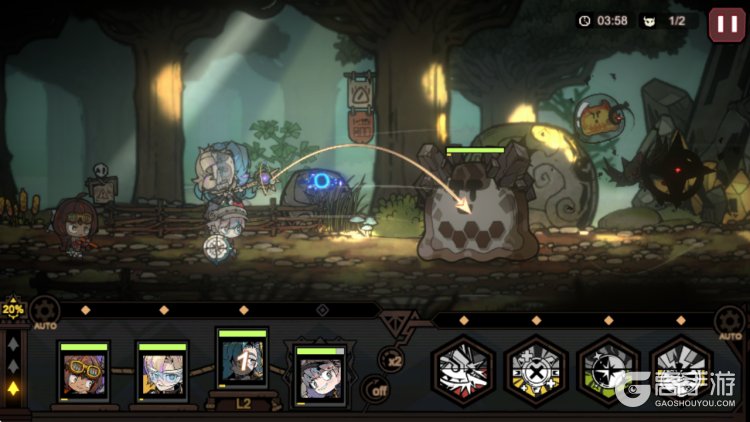
Task: Switch the round 'off' toggle button
Action: coord(376,390)
